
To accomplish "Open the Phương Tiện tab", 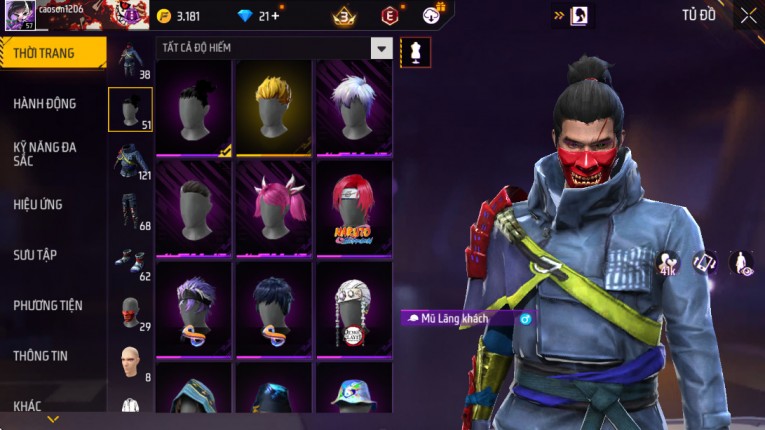I will click(48, 305).
